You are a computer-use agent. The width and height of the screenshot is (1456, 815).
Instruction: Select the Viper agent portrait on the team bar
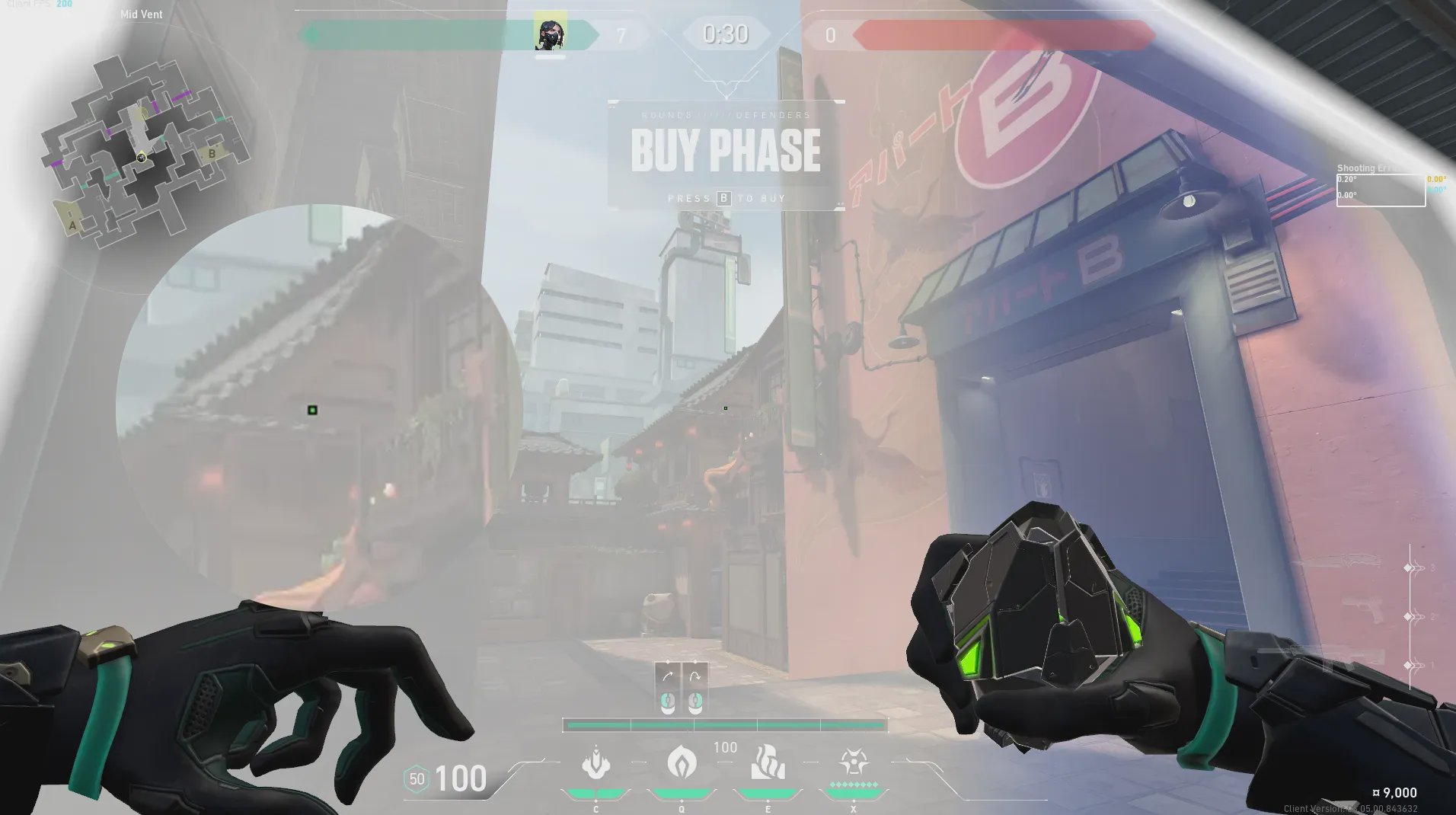550,34
